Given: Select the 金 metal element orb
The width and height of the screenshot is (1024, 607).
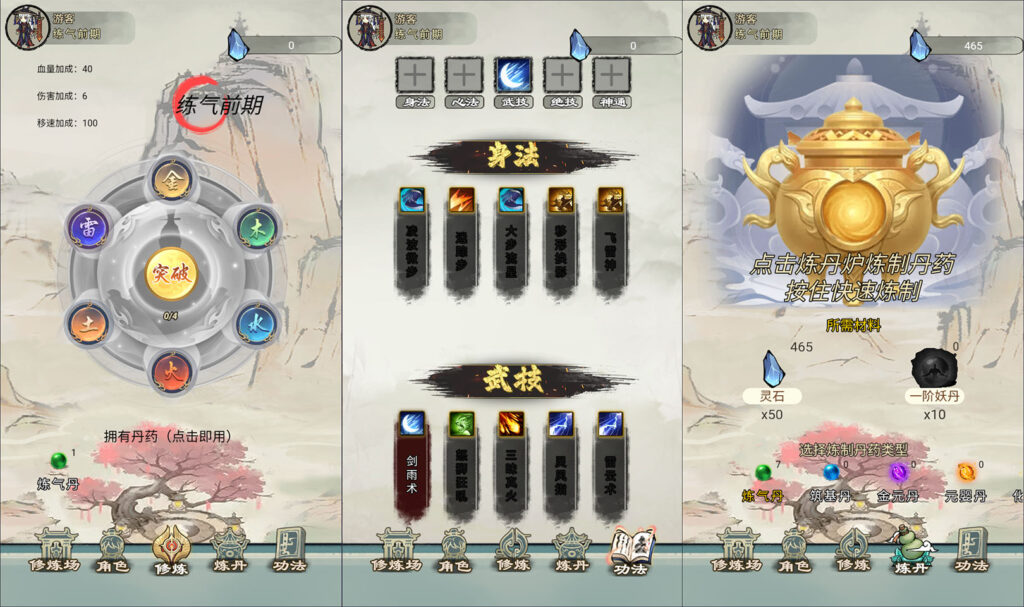Looking at the screenshot, I should click(x=171, y=182).
